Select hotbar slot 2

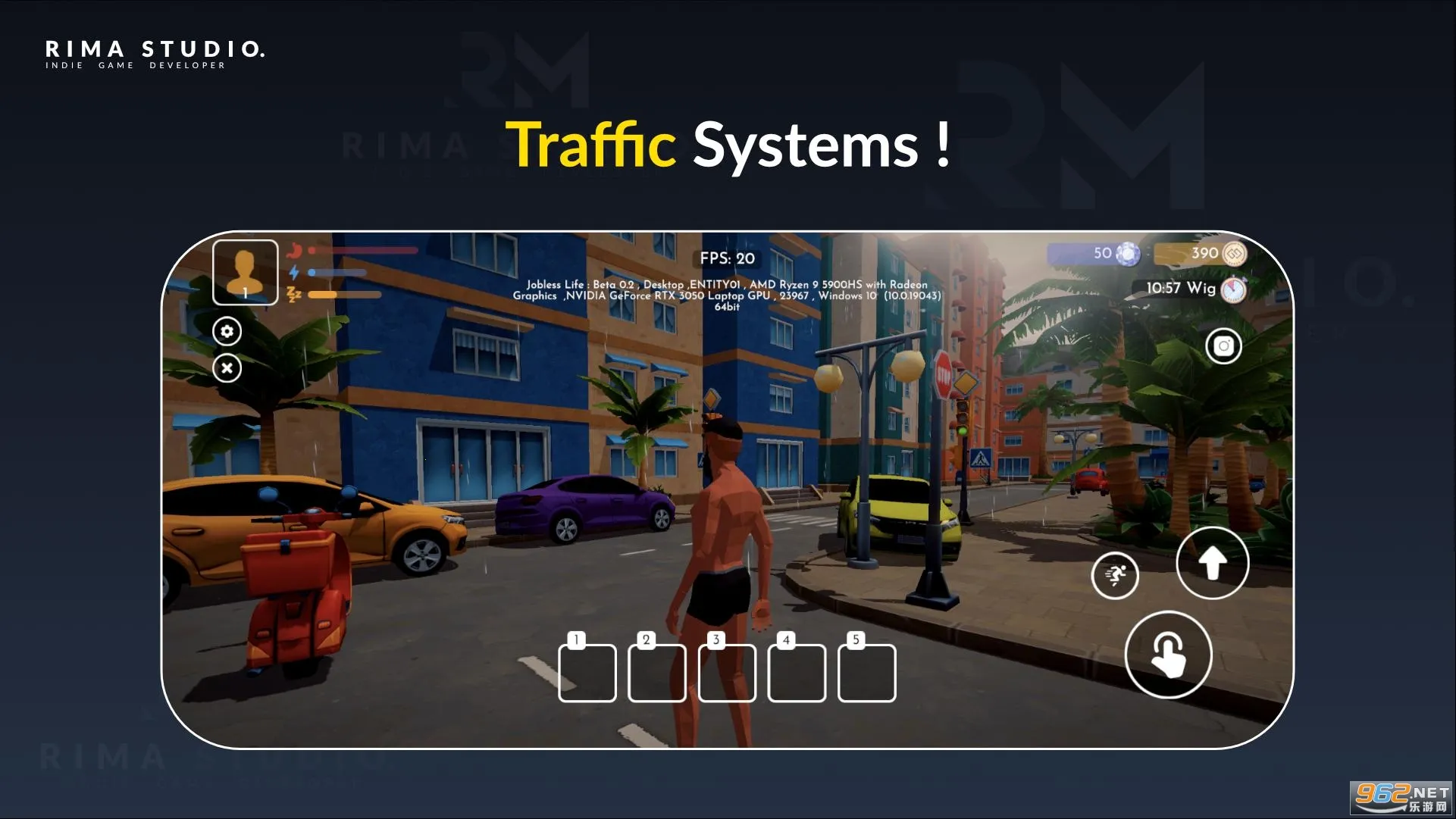pyautogui.click(x=657, y=673)
